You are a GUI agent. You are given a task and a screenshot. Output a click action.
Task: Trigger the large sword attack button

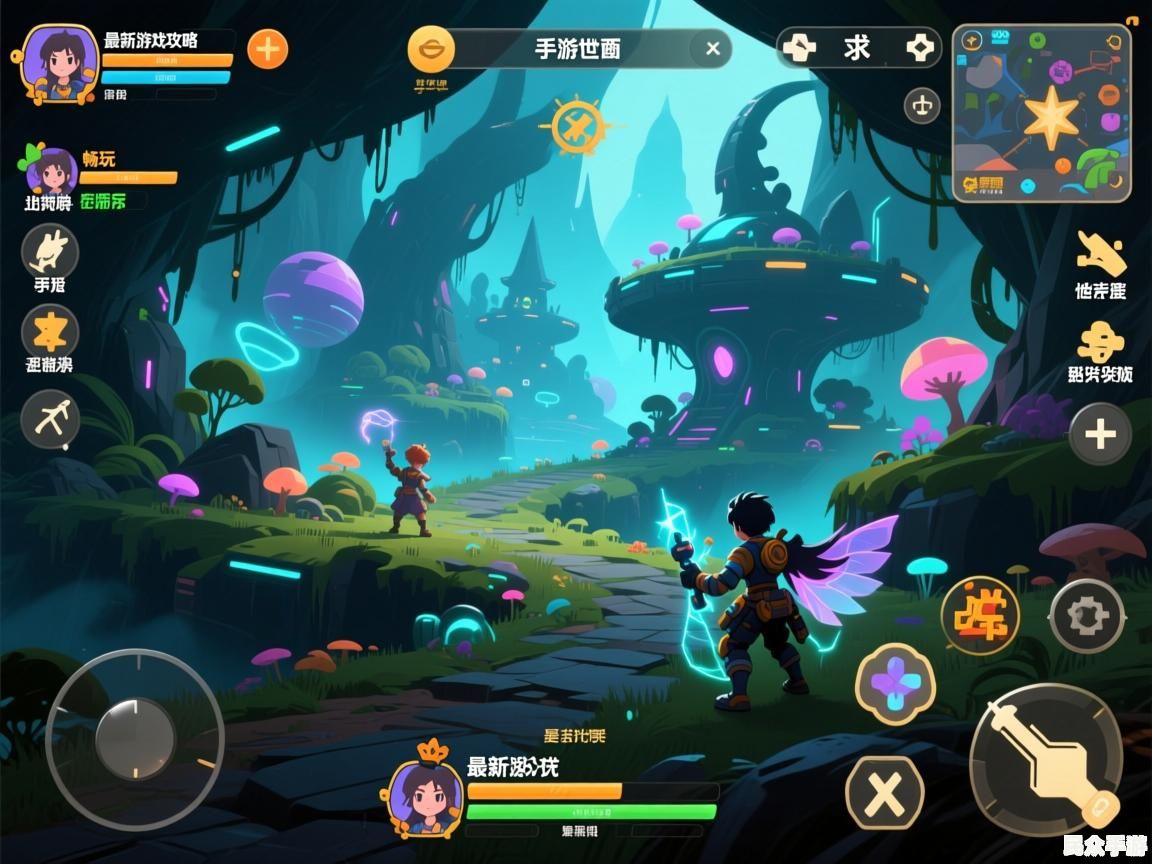1045,759
